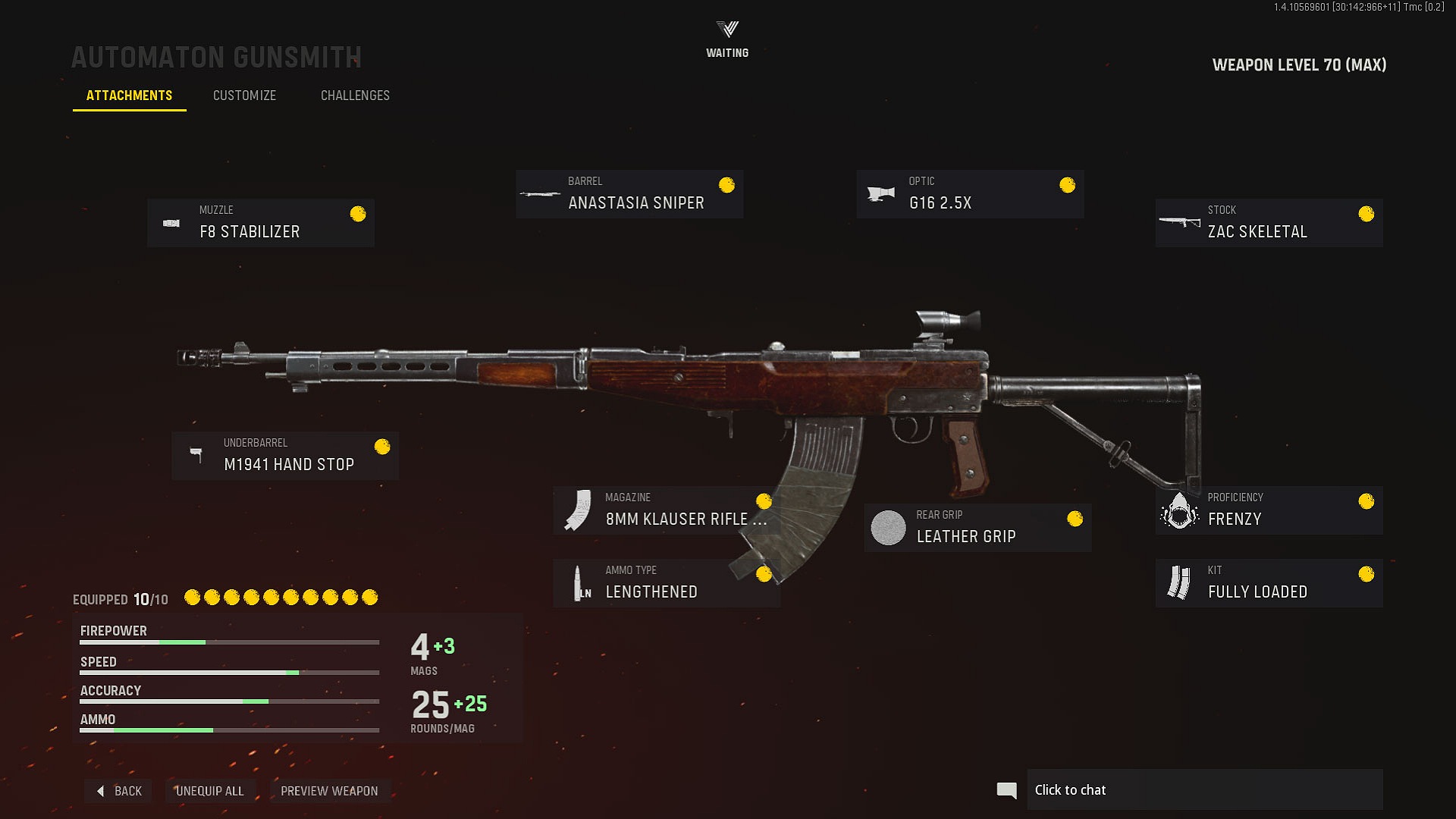Viewport: 1456px width, 819px height.
Task: Go back with the Back button
Action: [119, 791]
